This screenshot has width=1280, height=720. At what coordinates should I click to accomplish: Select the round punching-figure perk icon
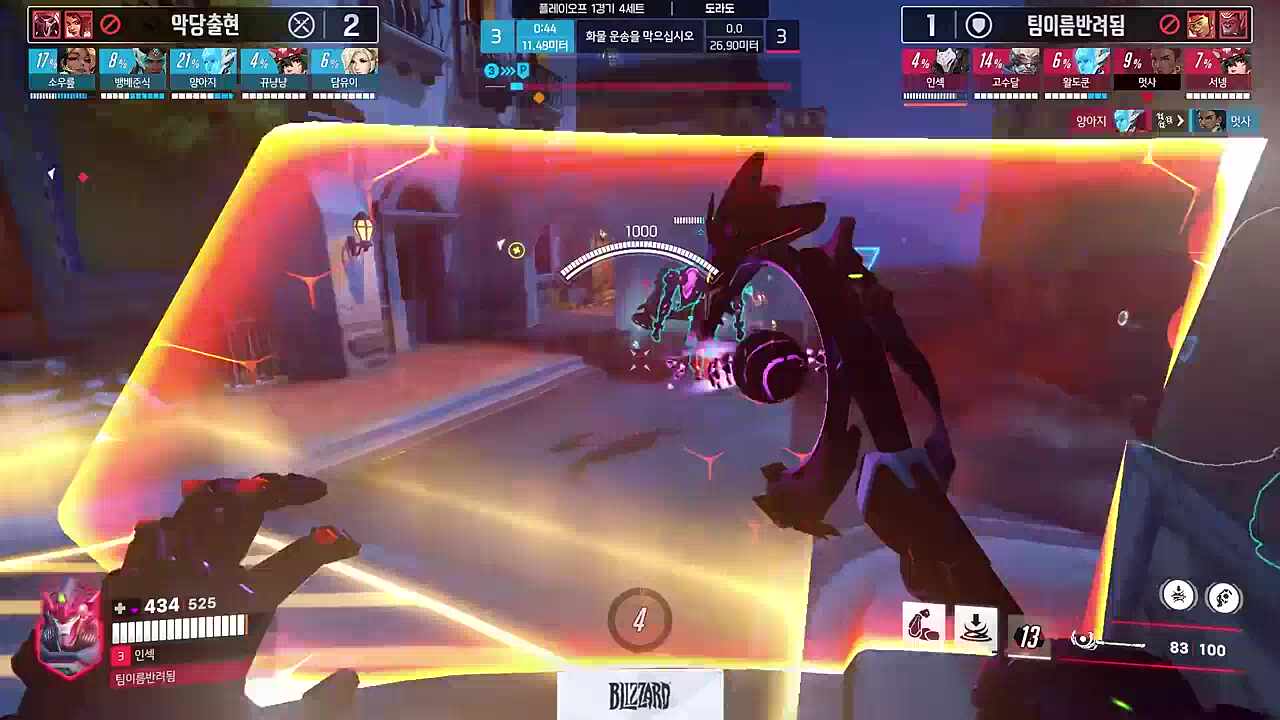1224,598
